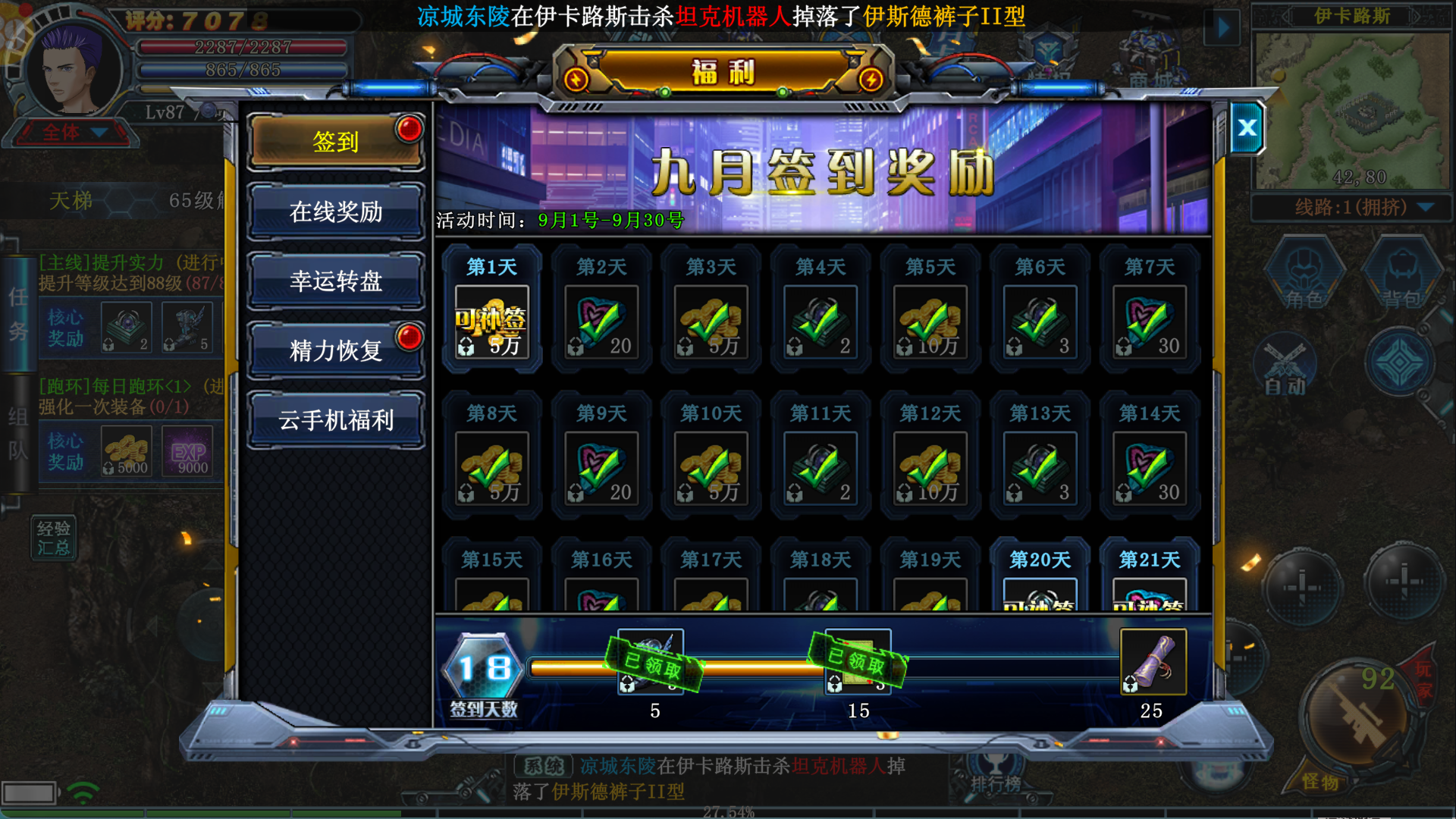
Task: View the 15-day claimed milestone reward
Action: coord(858,662)
